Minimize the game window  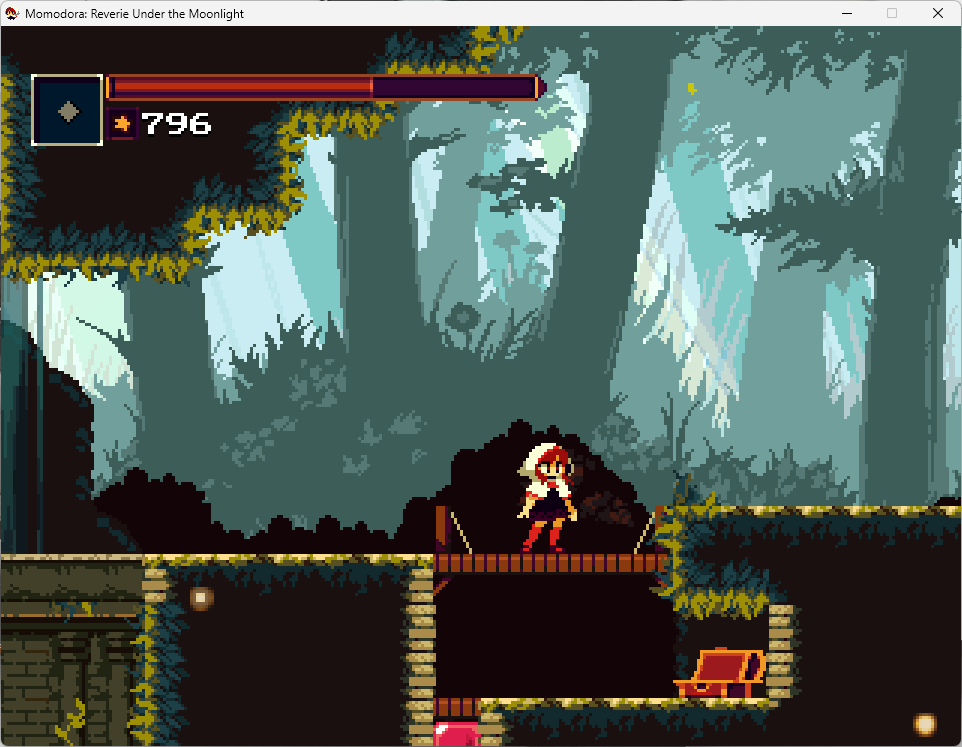click(846, 14)
